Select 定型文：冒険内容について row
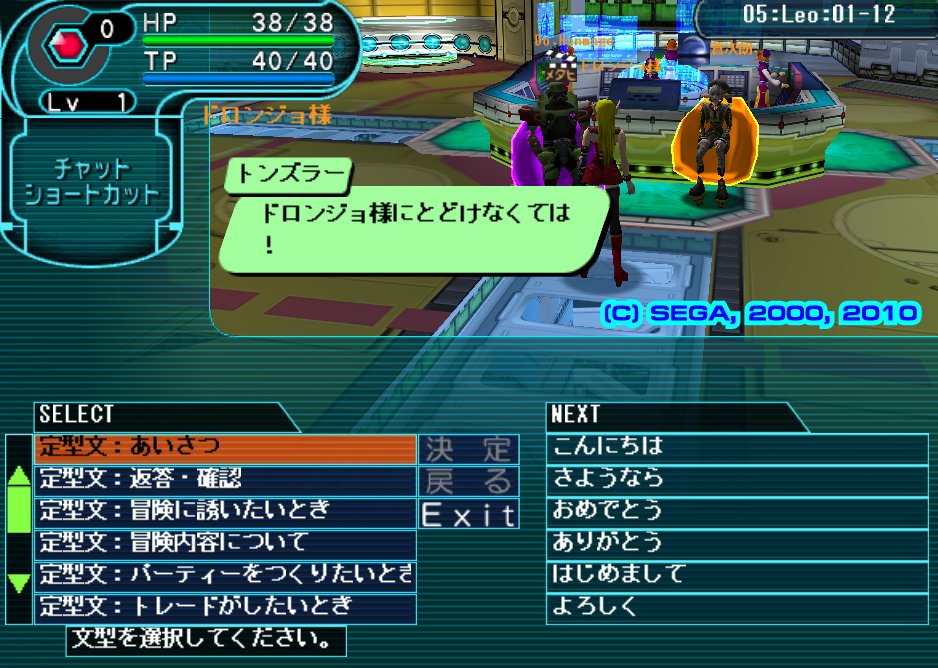Image resolution: width=938 pixels, height=668 pixels. pos(225,543)
